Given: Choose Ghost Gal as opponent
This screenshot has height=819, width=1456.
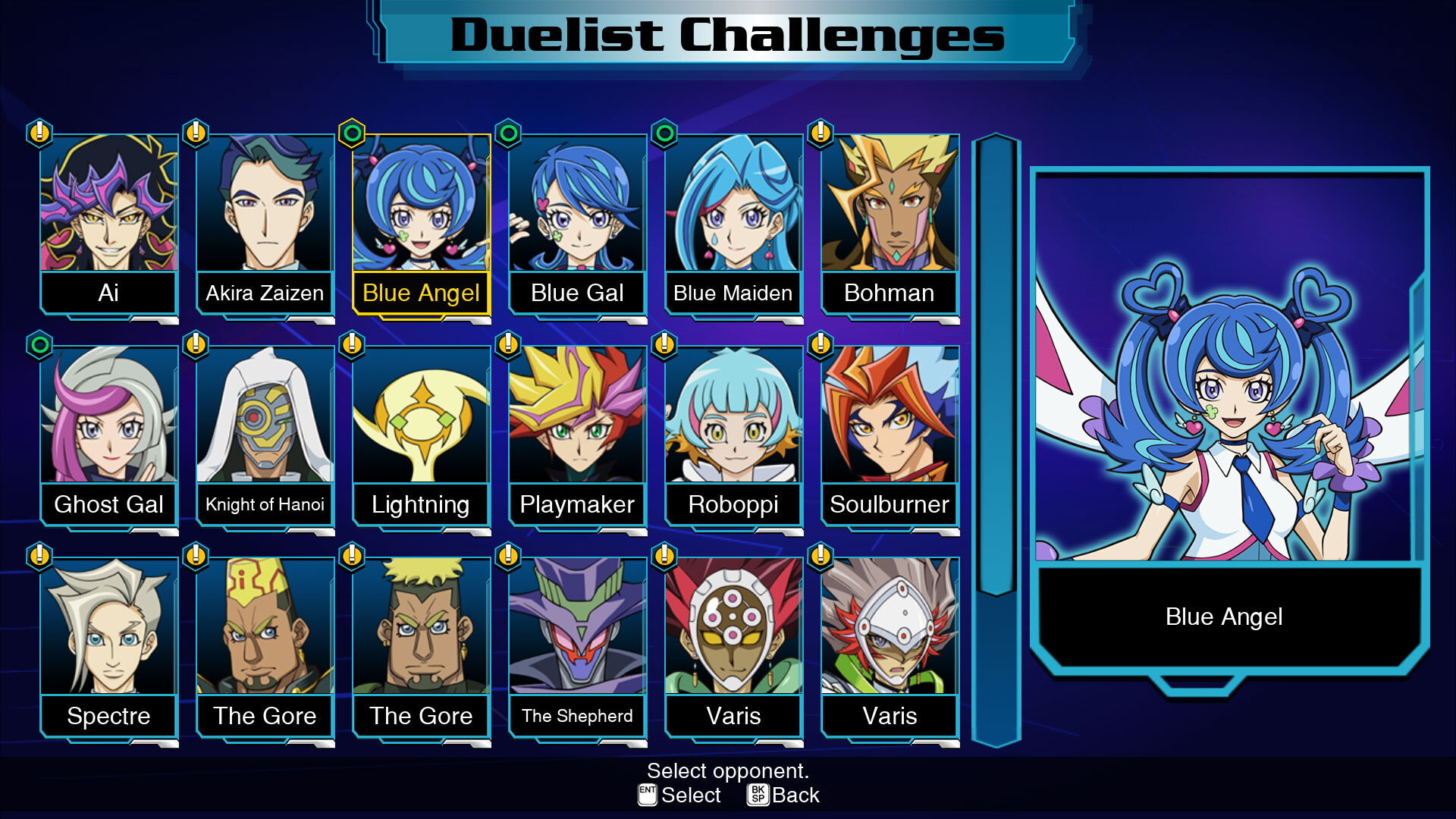Looking at the screenshot, I should [x=108, y=435].
